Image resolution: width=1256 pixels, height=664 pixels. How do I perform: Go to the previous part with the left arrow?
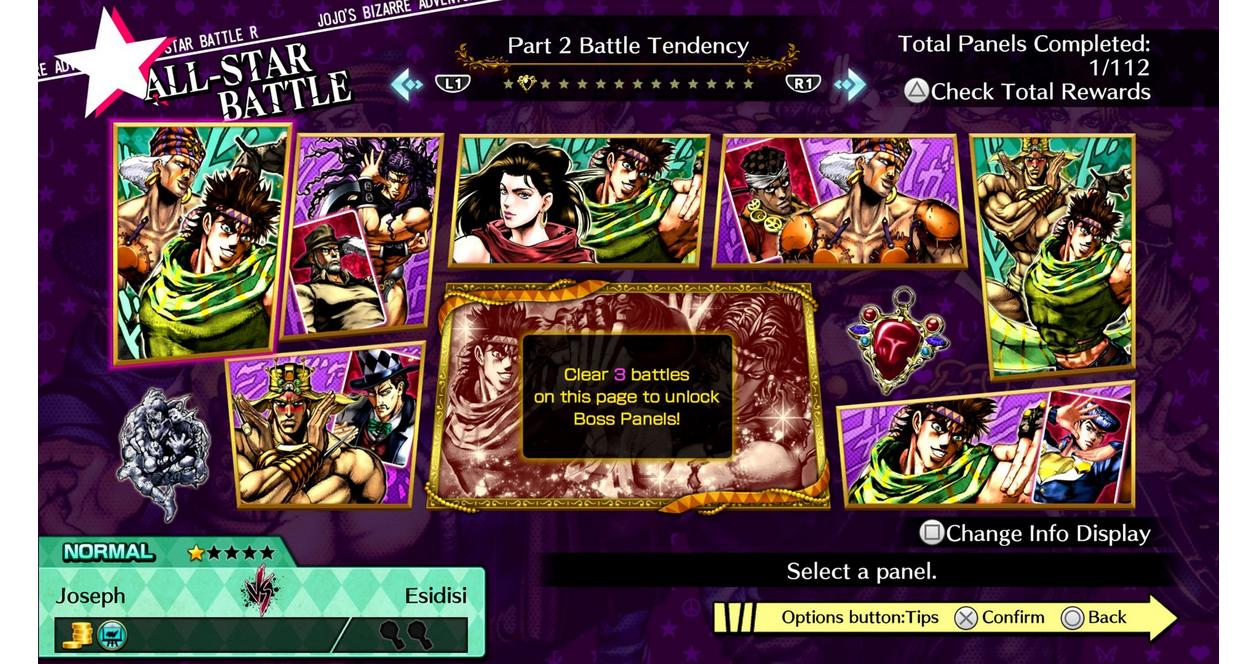[407, 84]
